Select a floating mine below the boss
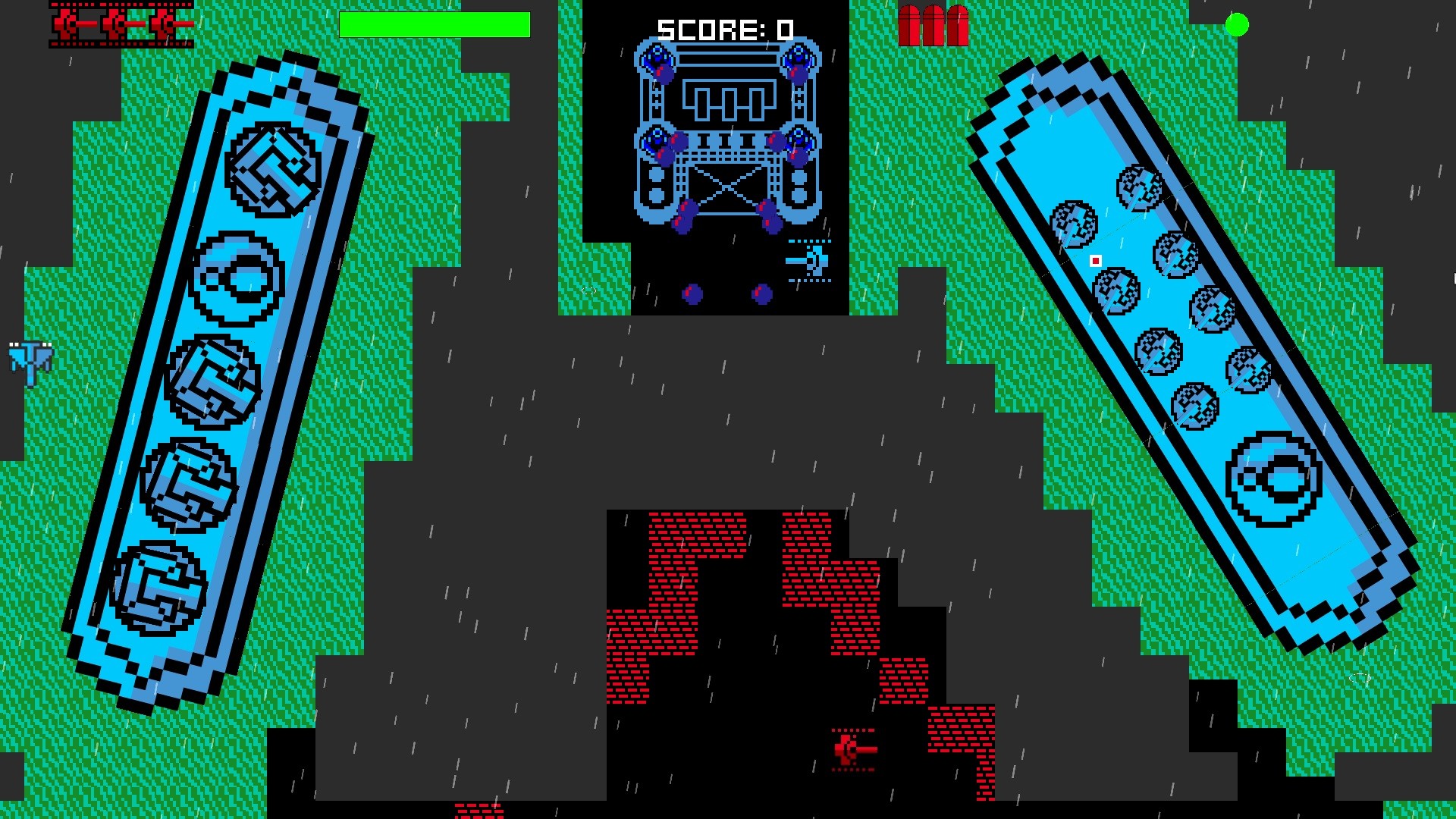Viewport: 1456px width, 819px height. pyautogui.click(x=690, y=294)
